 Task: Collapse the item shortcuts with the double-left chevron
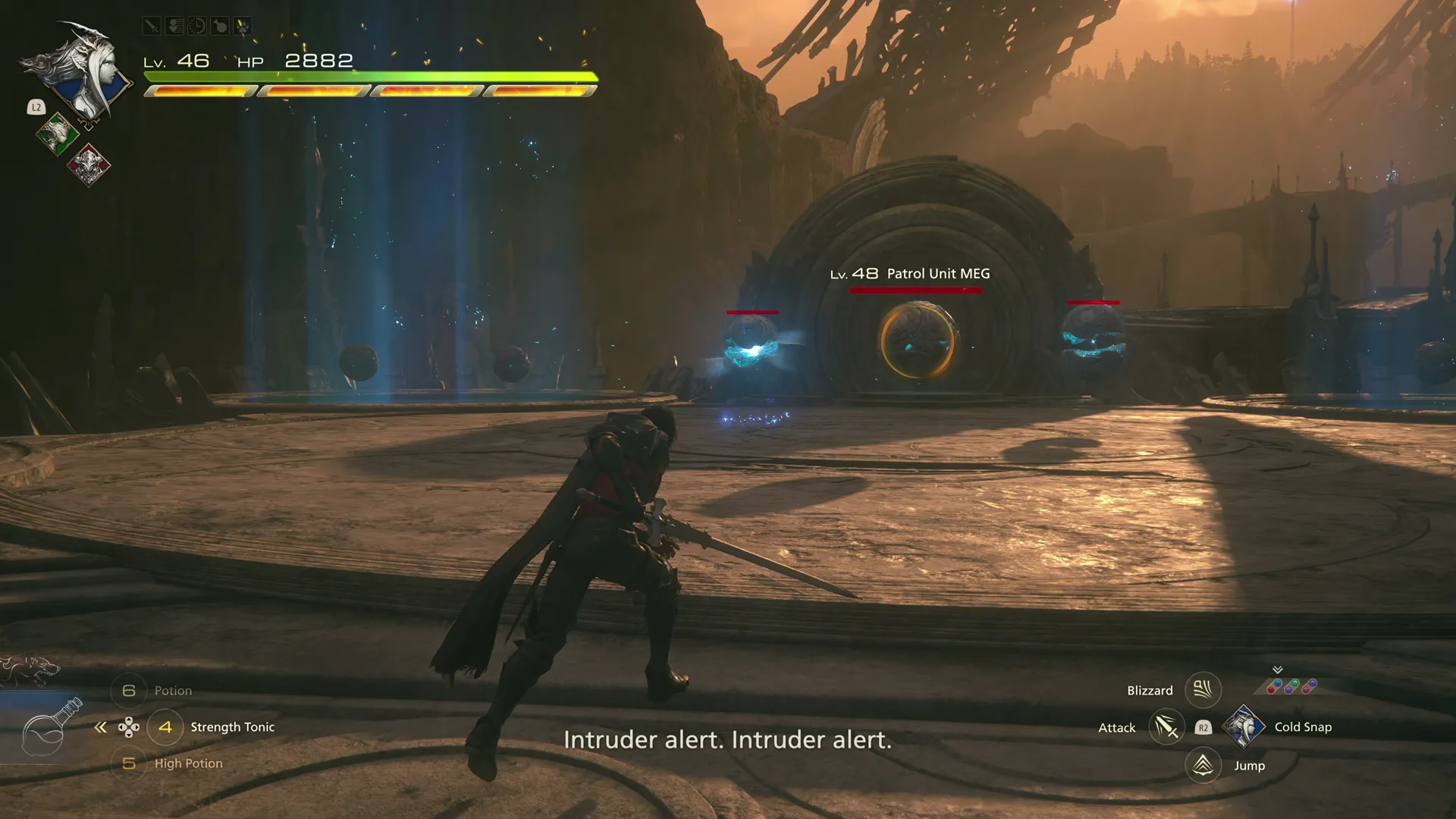point(100,726)
